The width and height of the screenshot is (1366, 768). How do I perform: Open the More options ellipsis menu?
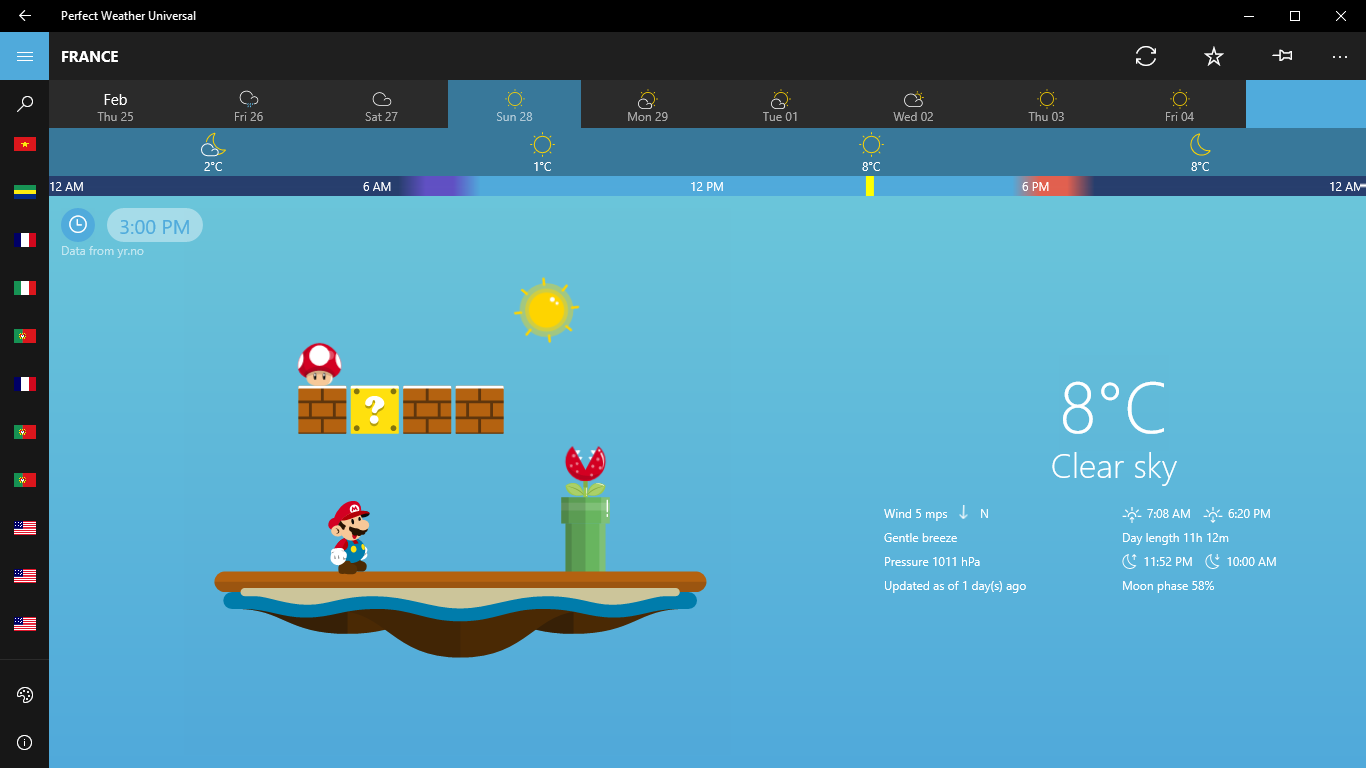click(1340, 56)
